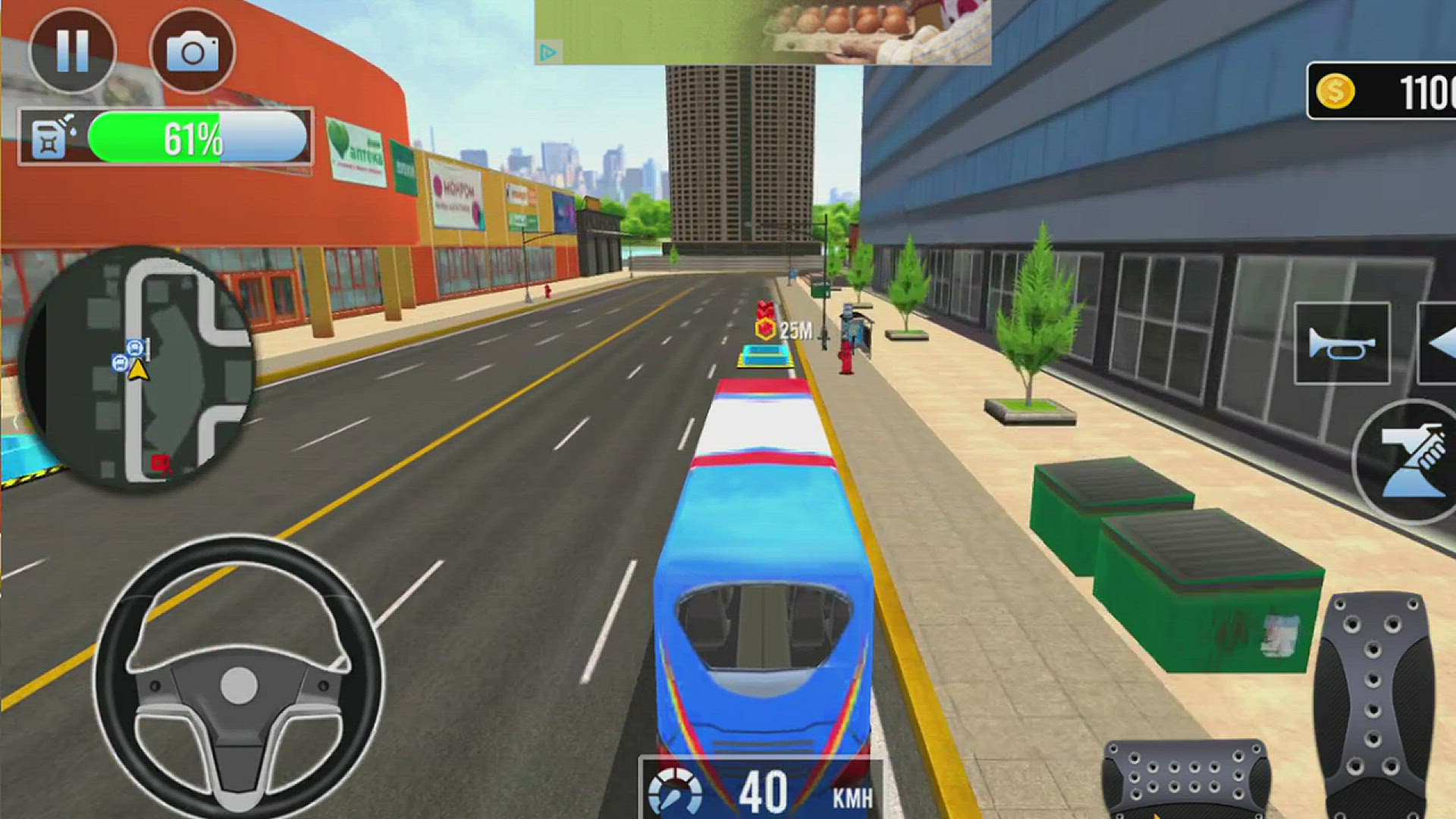Screen dimensions: 1456x819
Task: Tap the fuel can icon
Action: click(47, 138)
